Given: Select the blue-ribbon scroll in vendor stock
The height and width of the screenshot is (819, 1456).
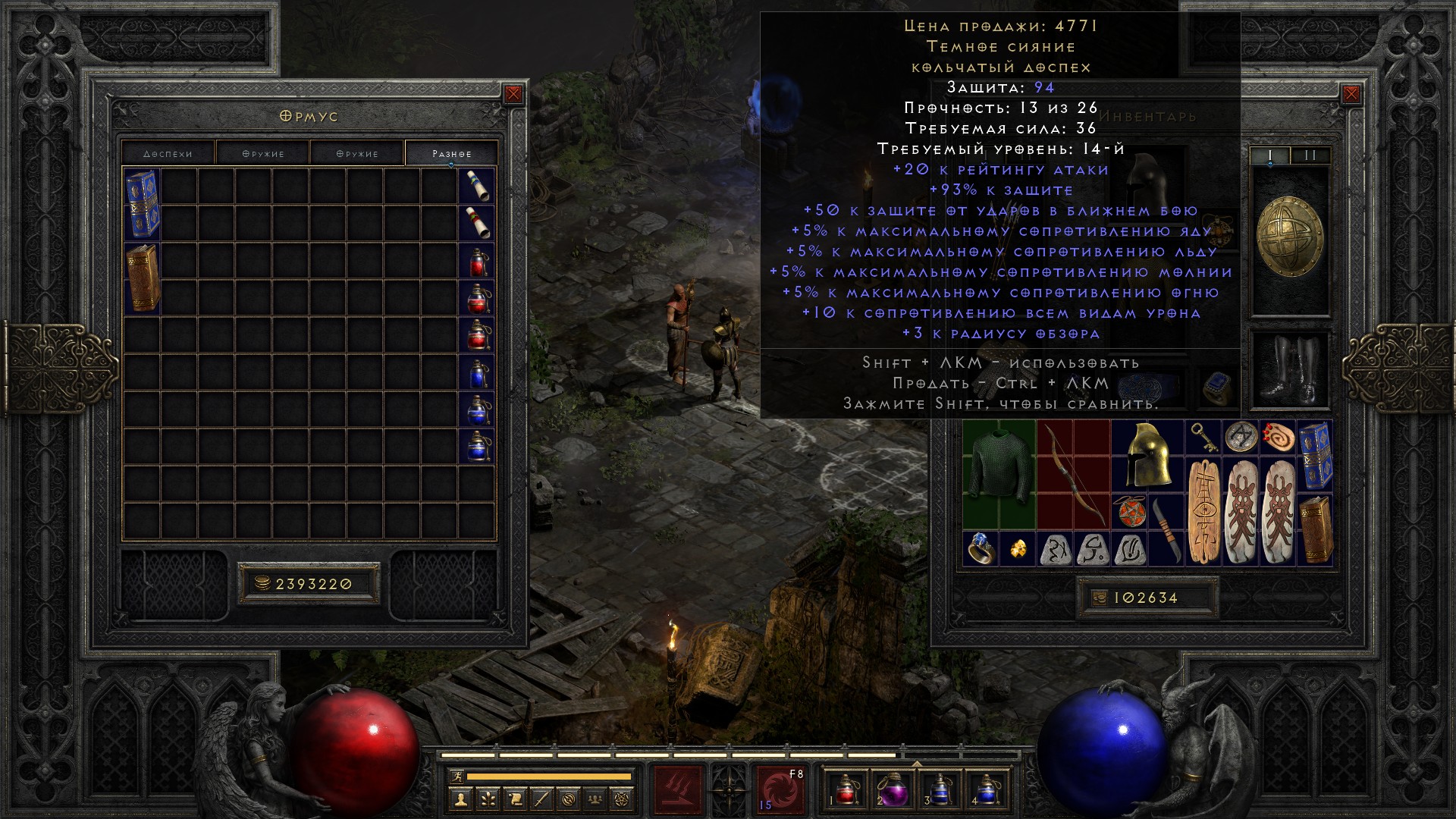Looking at the screenshot, I should (478, 186).
